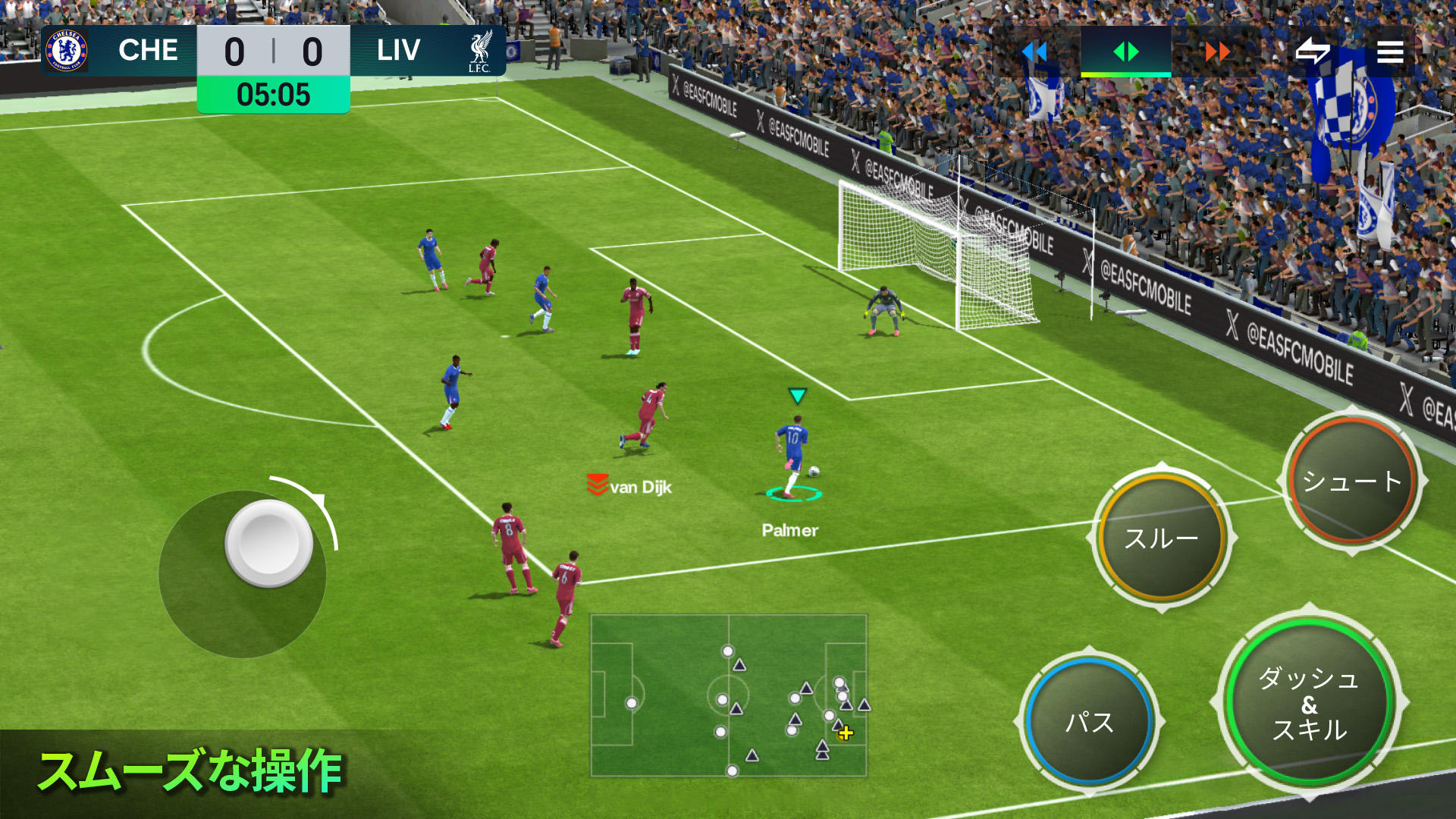Toggle slow-motion with the blue rewind arrows
The height and width of the screenshot is (819, 1456).
click(x=1034, y=52)
